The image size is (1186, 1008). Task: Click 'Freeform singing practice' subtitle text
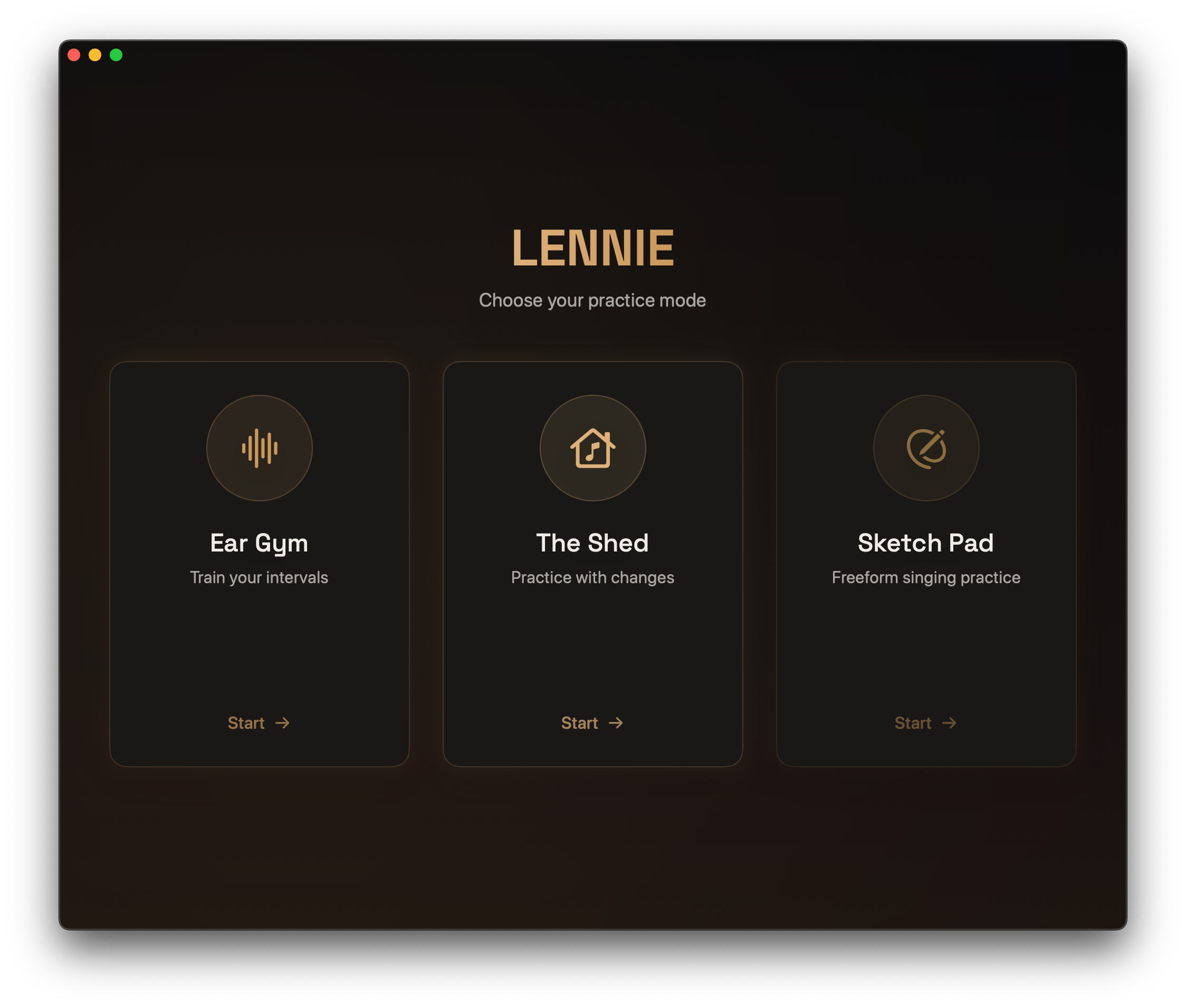(925, 577)
